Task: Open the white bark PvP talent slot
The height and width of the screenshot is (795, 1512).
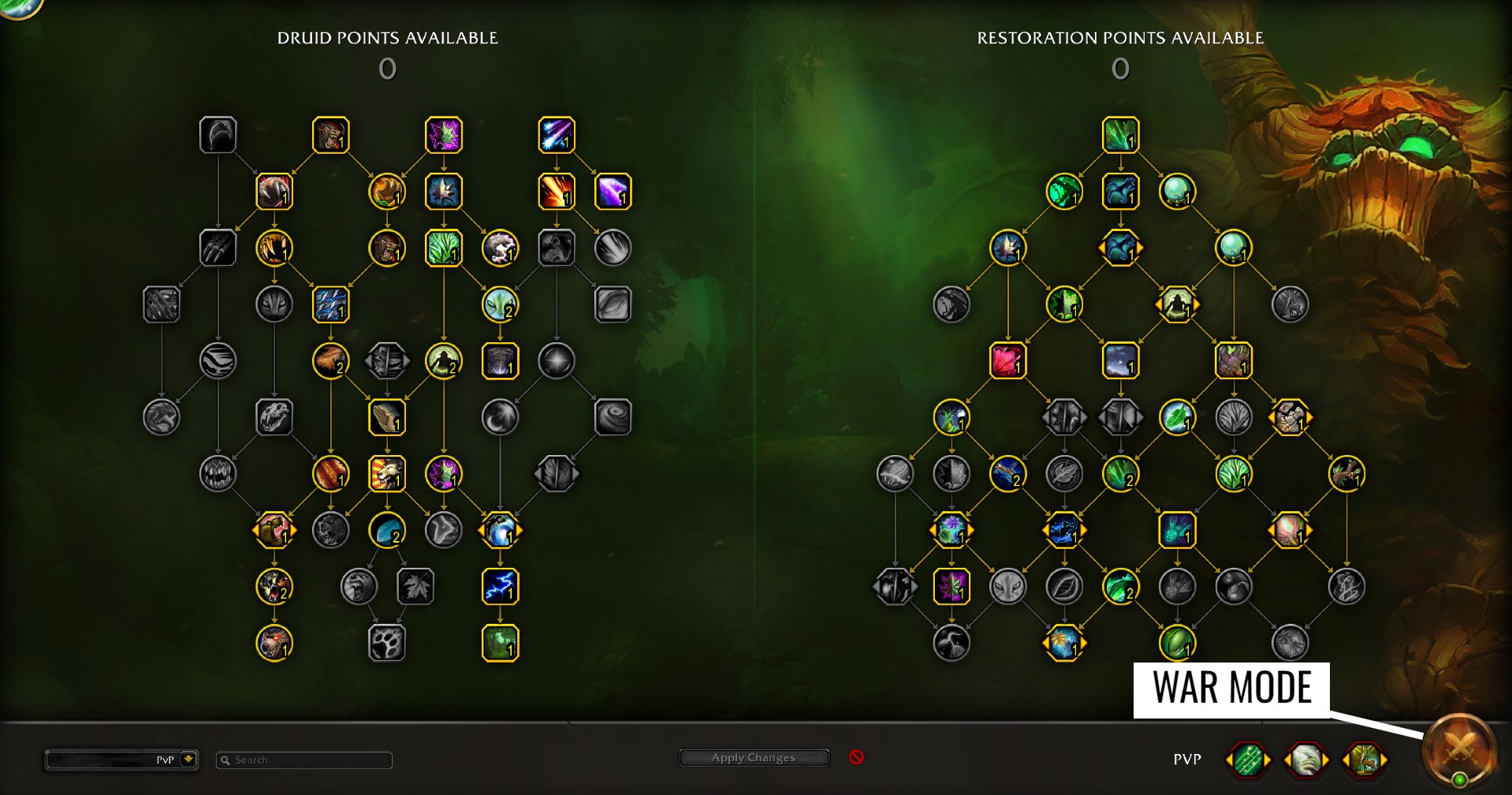Action: [x=1305, y=760]
